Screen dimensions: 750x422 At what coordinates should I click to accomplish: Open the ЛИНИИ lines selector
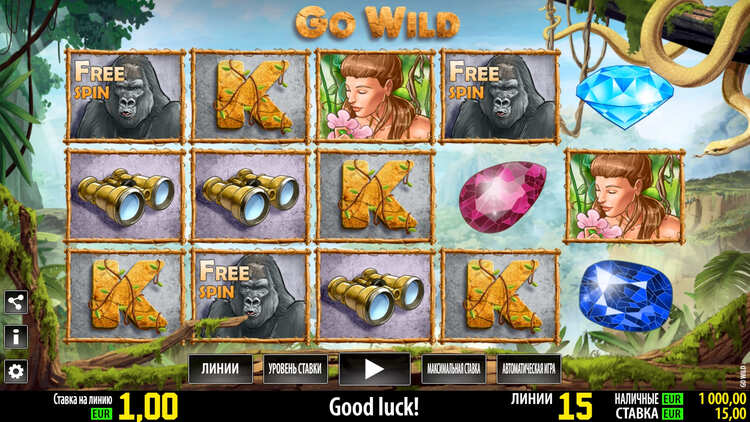point(220,369)
